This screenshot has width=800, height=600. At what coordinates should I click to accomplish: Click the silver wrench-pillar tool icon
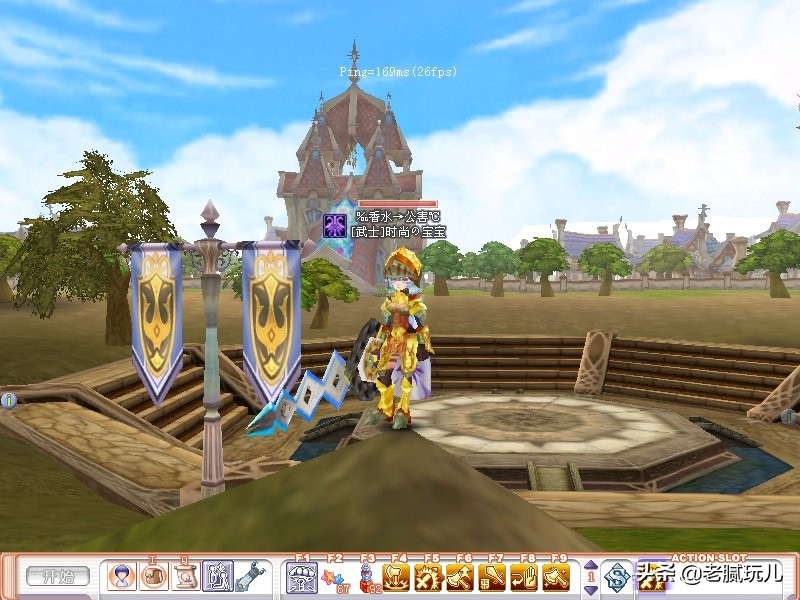click(x=250, y=577)
